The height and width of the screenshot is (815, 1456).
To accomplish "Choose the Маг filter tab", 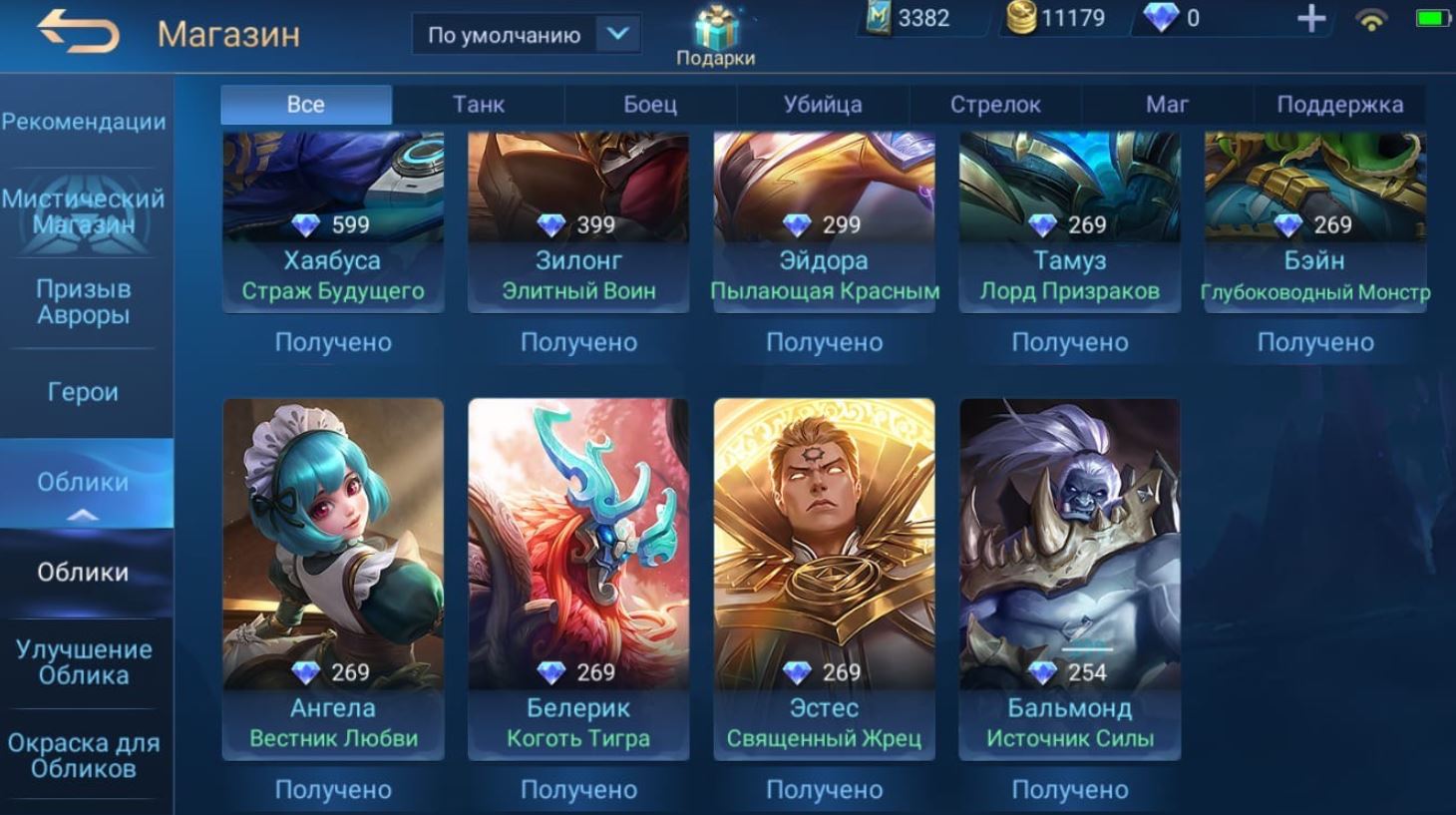I will pos(1167,105).
